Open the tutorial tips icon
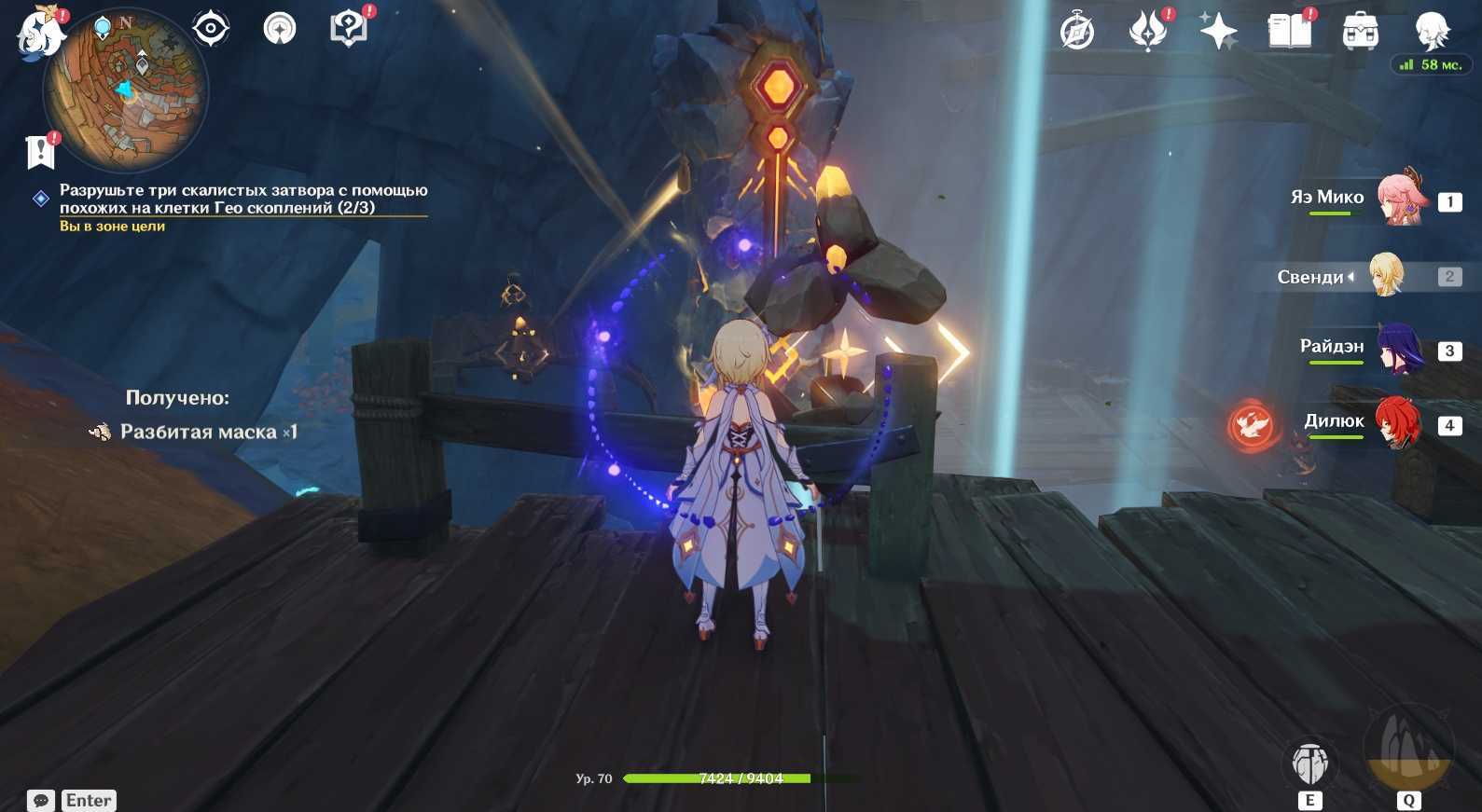The image size is (1482, 812). [x=348, y=29]
